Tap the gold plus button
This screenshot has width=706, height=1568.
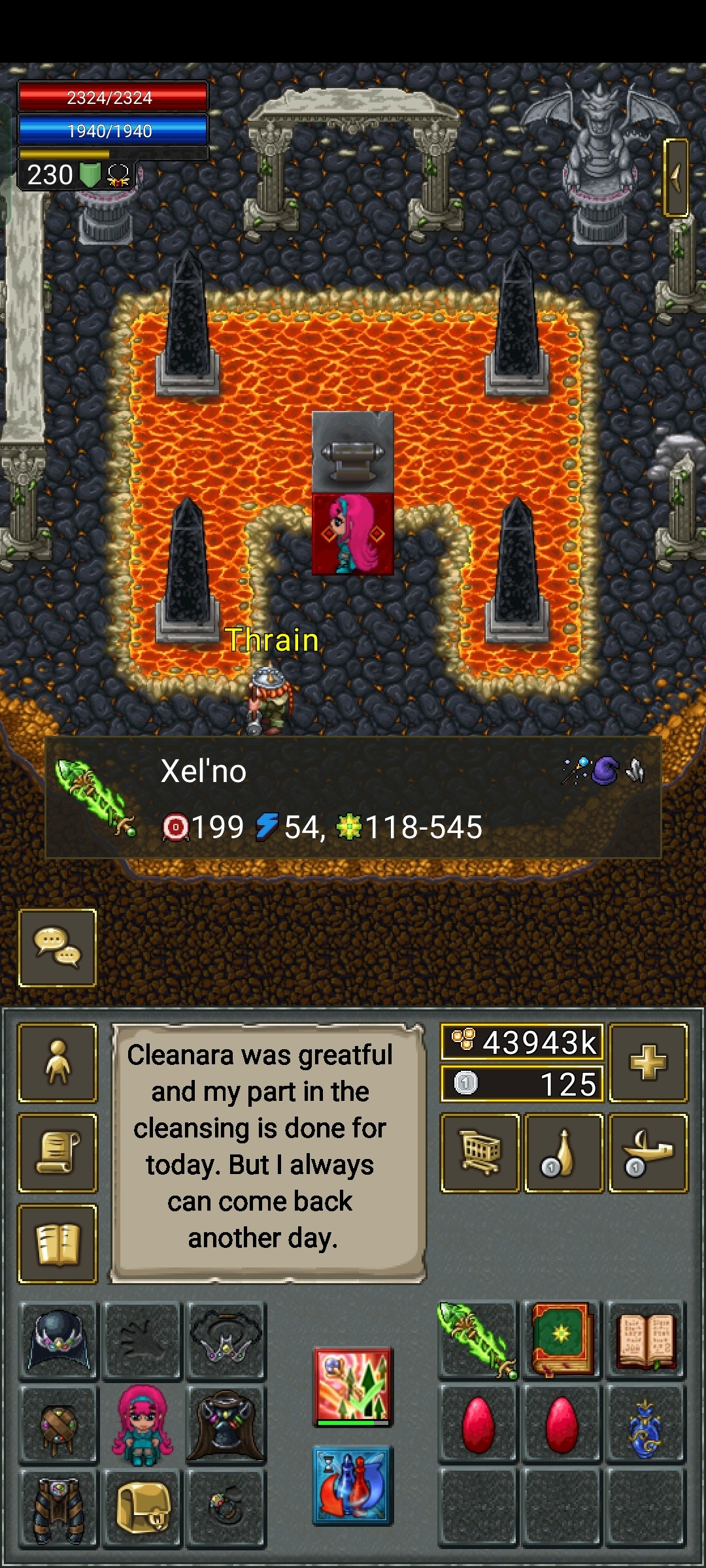[x=648, y=1062]
